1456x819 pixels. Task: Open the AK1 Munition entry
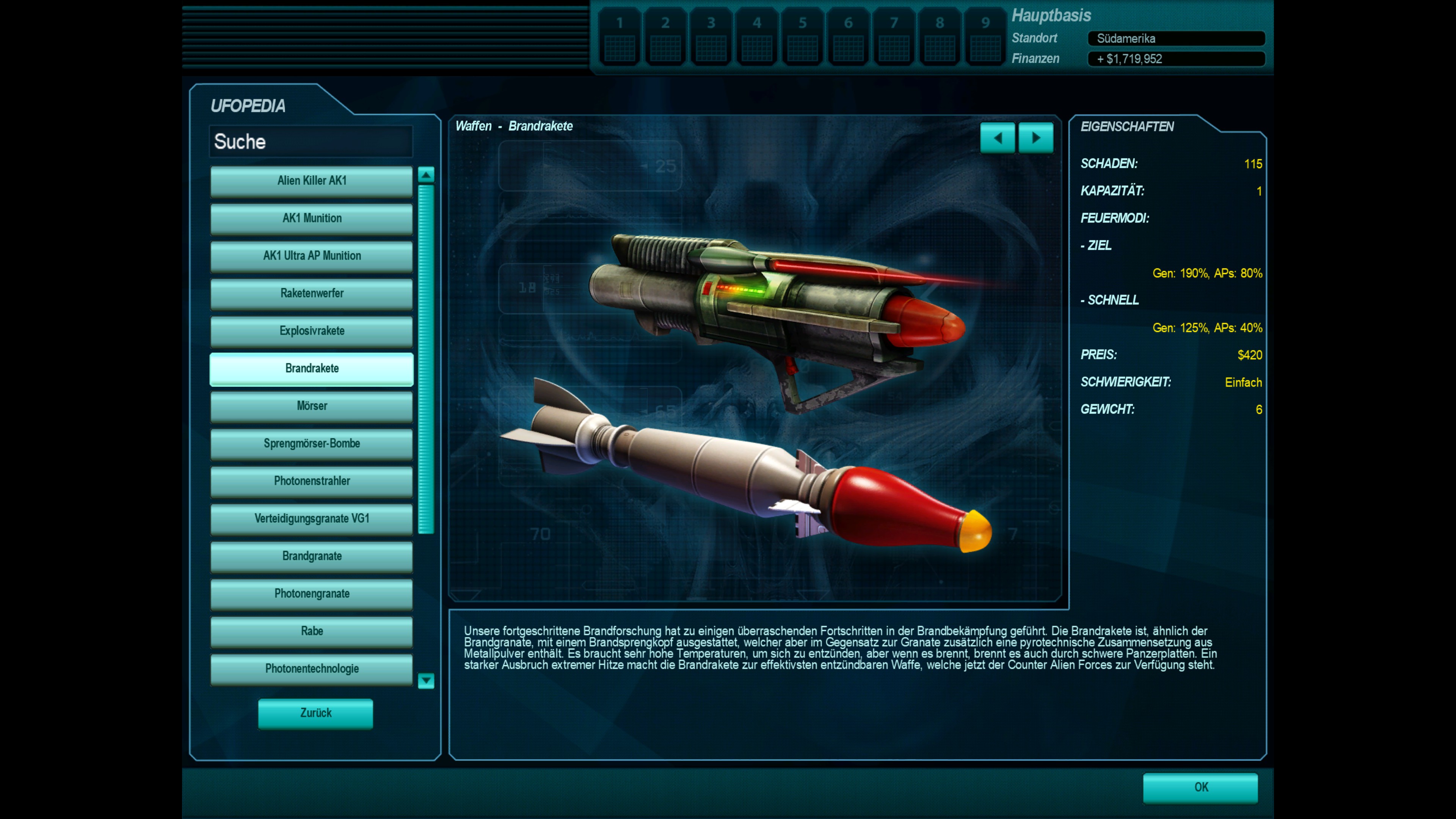(311, 218)
